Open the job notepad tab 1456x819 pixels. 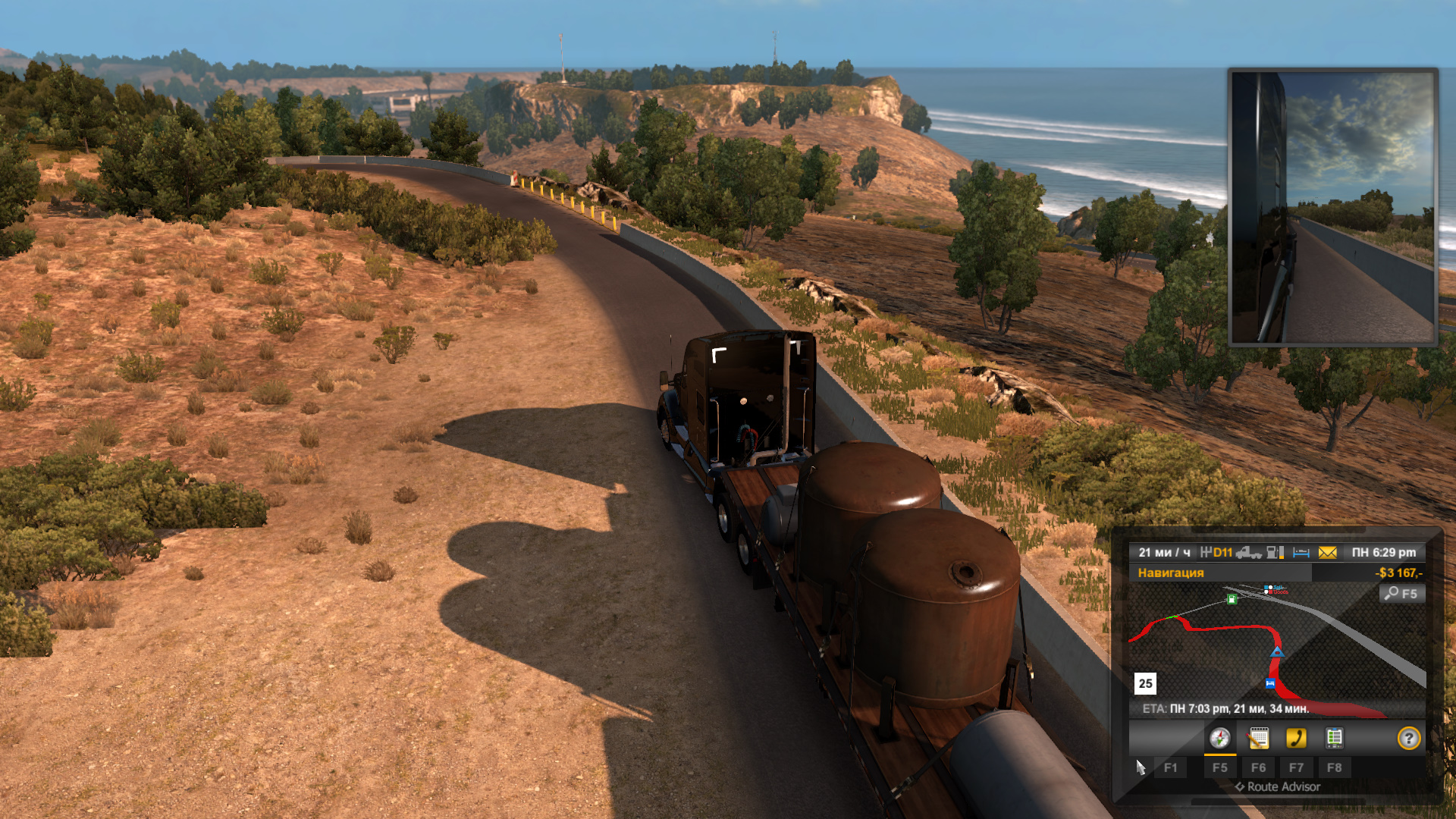pyautogui.click(x=1258, y=738)
